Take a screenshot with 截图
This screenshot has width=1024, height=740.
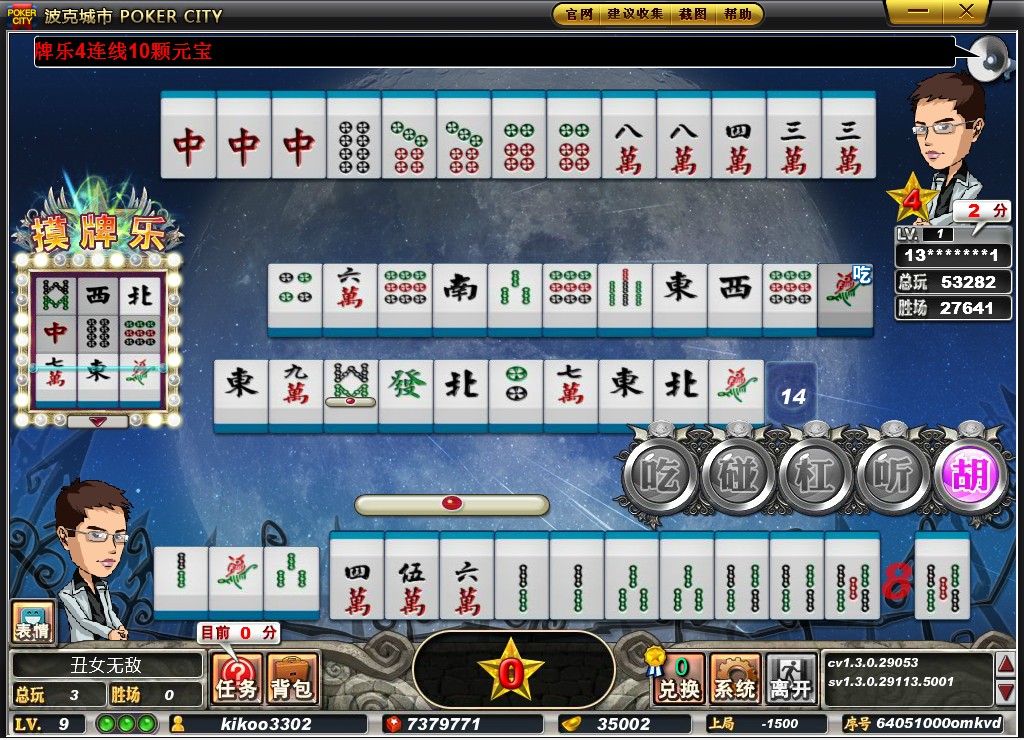click(x=693, y=14)
